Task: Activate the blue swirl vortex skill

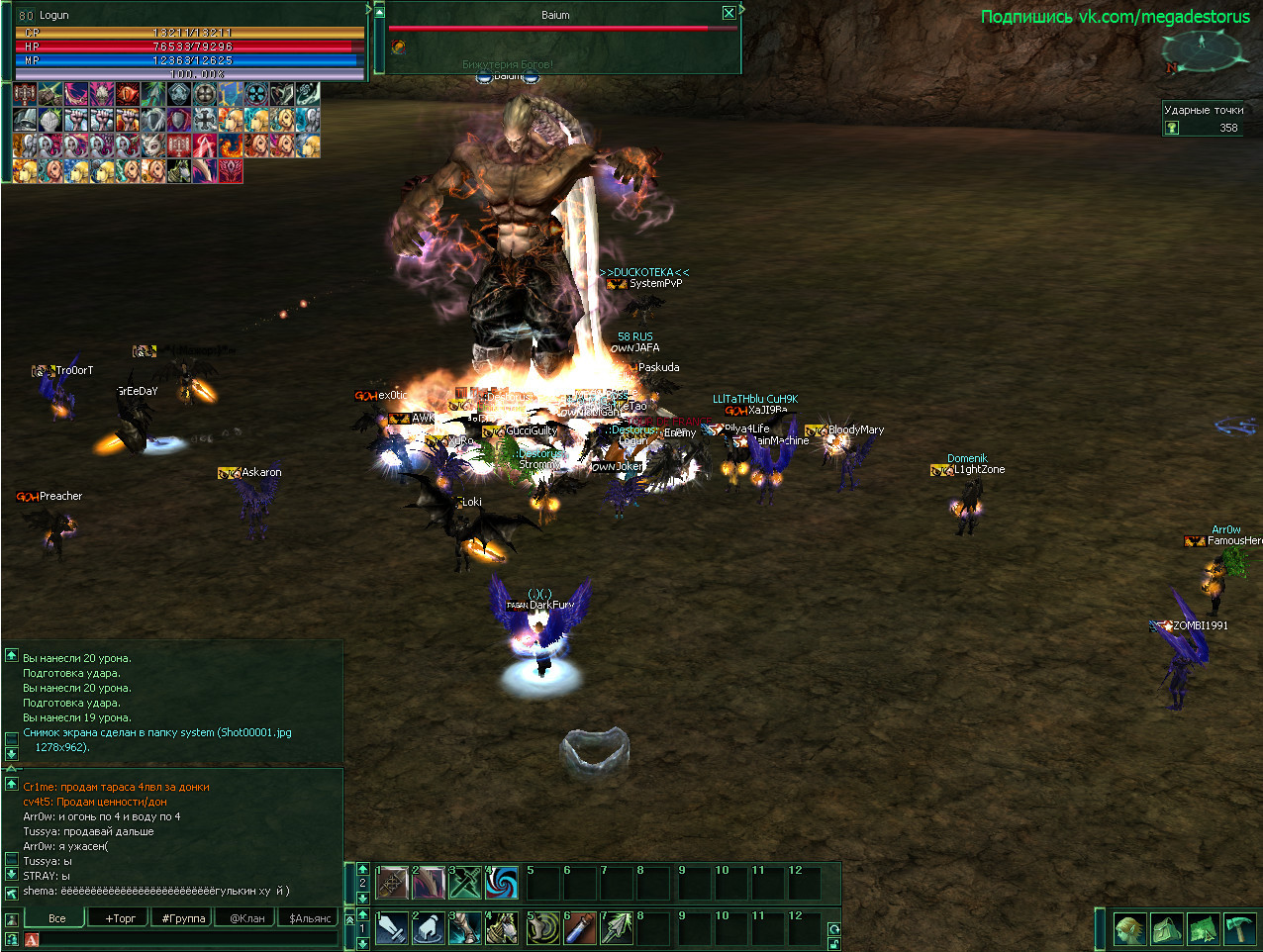Action: coord(502,883)
